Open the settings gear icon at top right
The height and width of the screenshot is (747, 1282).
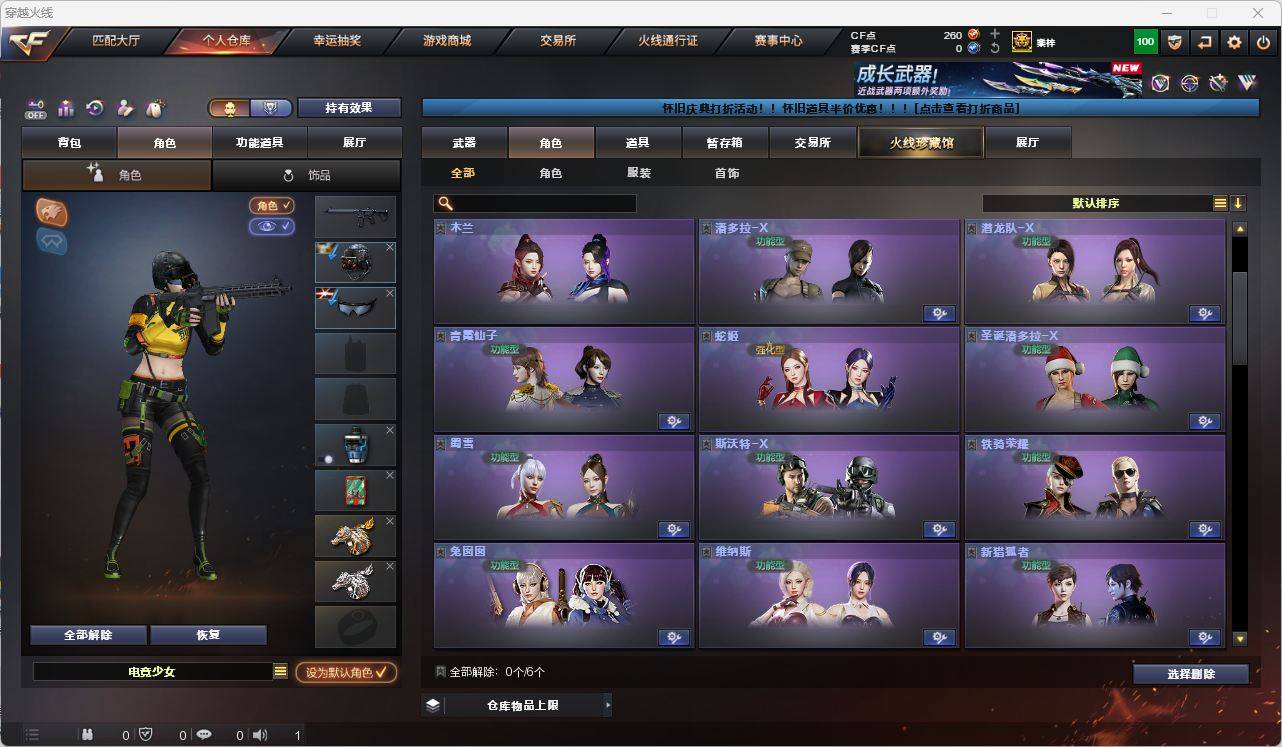(1232, 41)
